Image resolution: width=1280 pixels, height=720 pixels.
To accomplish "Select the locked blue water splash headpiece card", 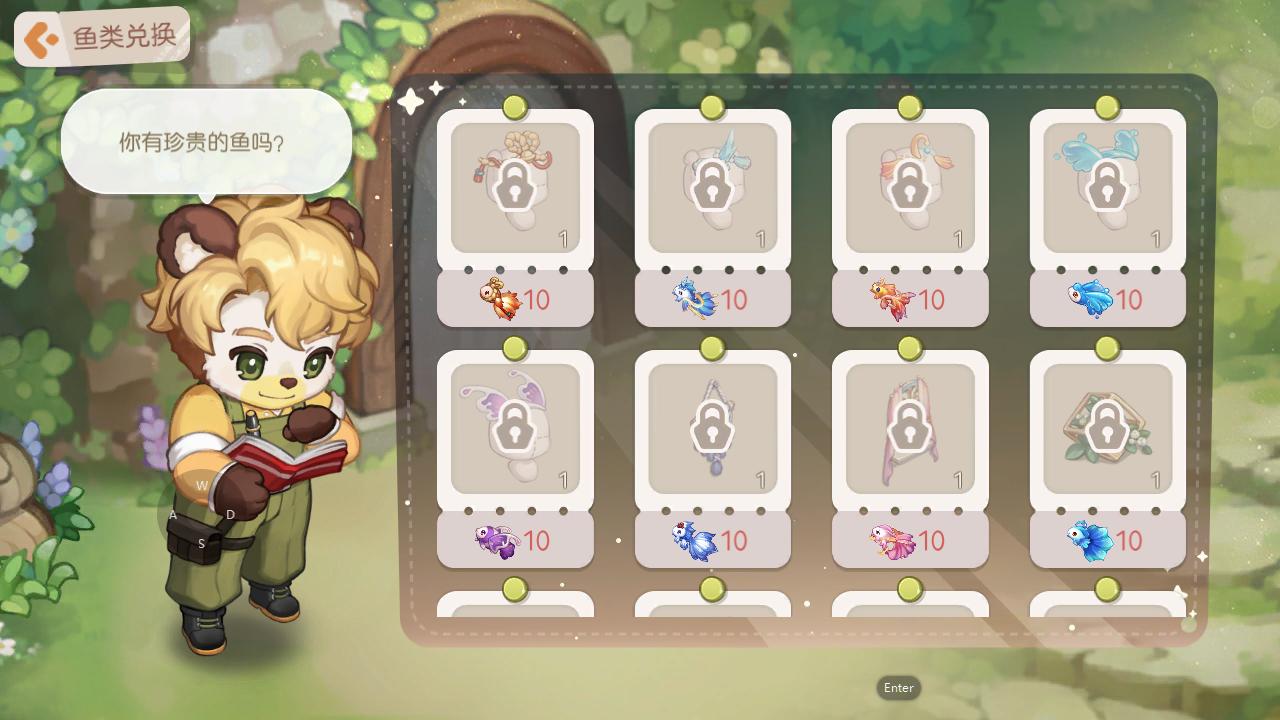I will [x=1107, y=188].
